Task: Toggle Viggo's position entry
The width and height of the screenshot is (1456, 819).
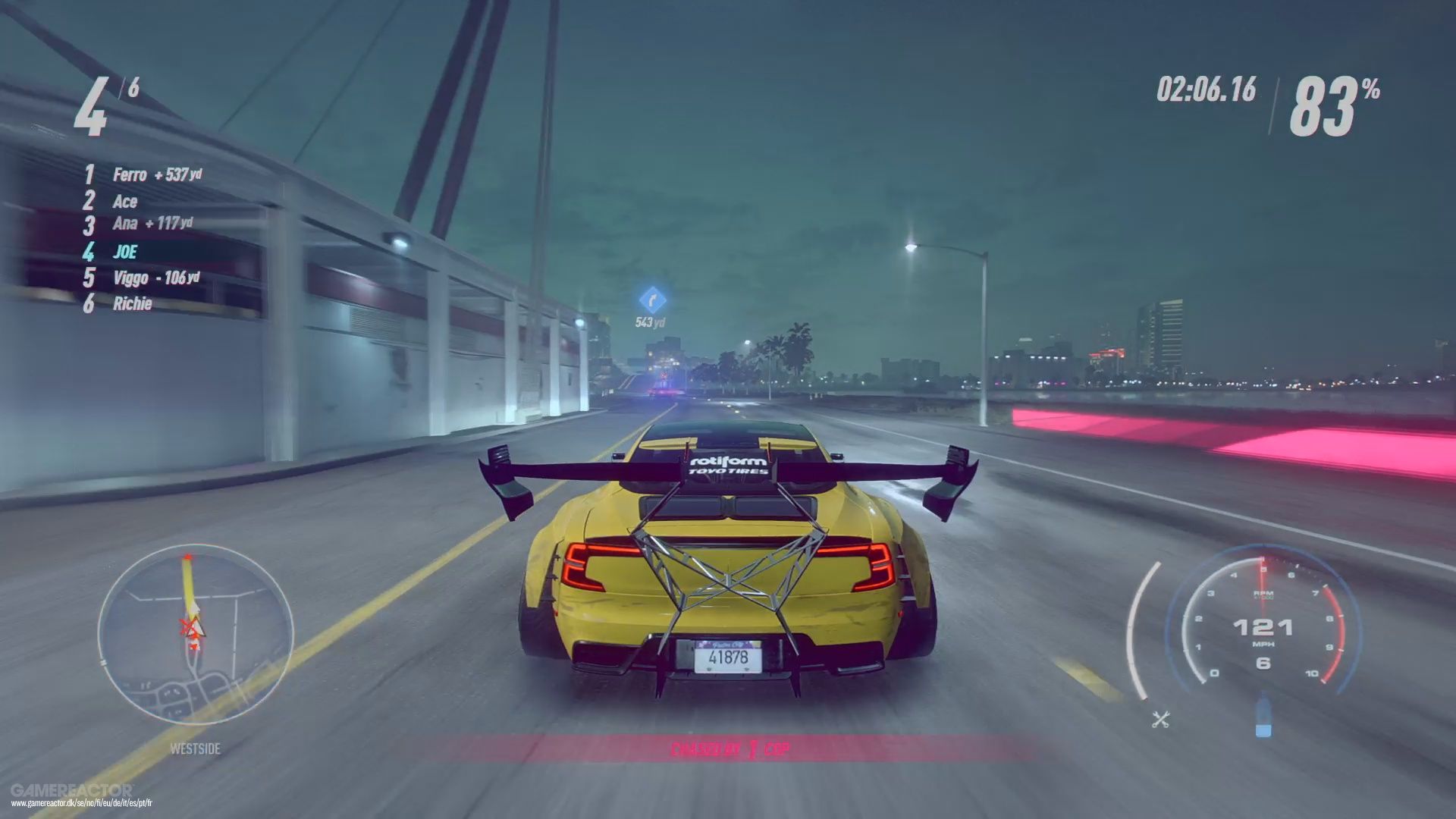Action: pos(130,278)
